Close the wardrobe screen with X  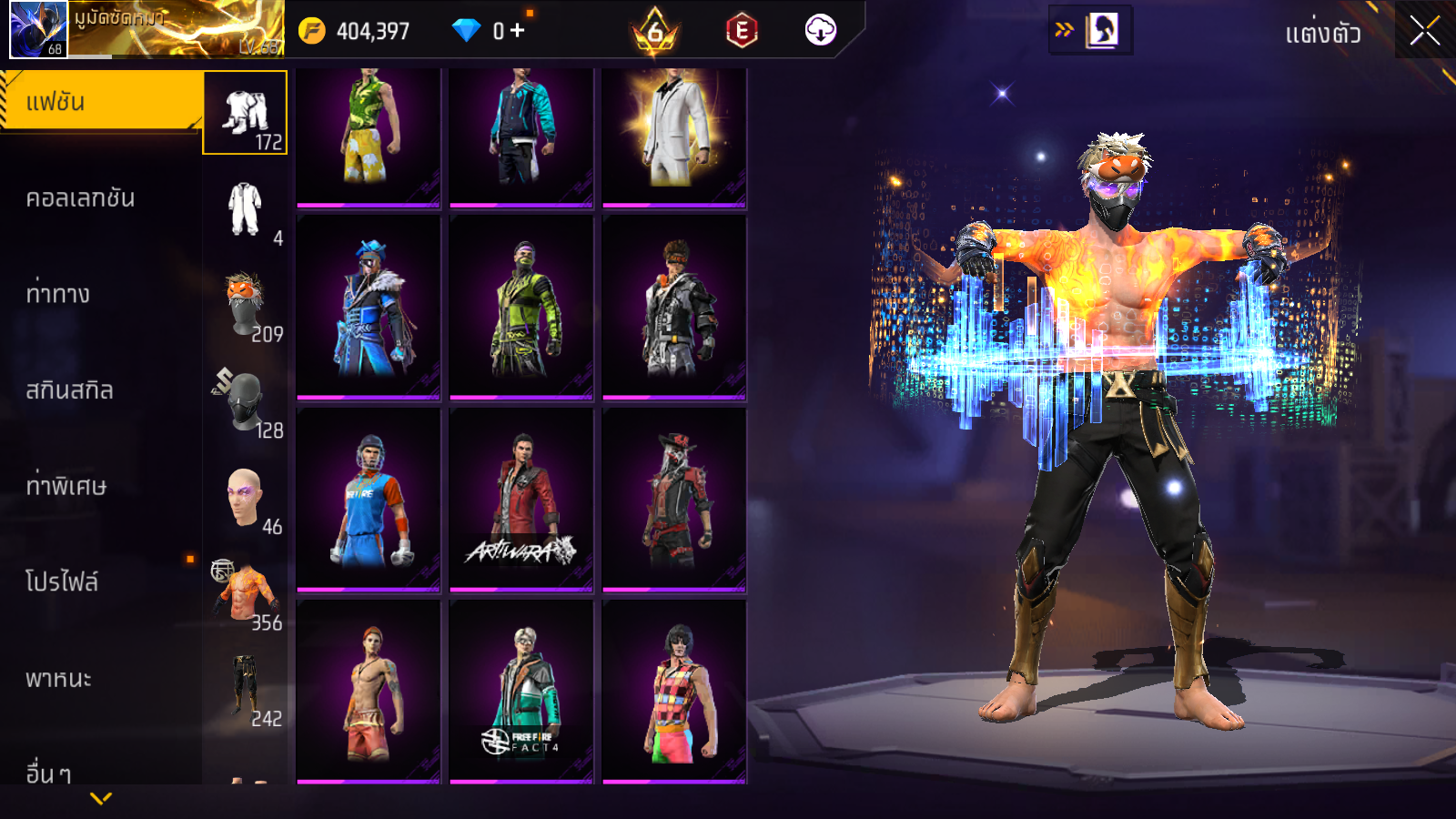click(x=1424, y=31)
